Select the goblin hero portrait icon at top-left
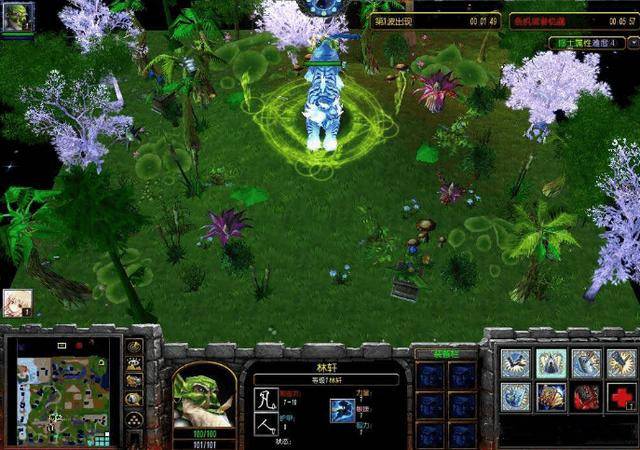Image resolution: width=640 pixels, height=450 pixels. point(17,17)
